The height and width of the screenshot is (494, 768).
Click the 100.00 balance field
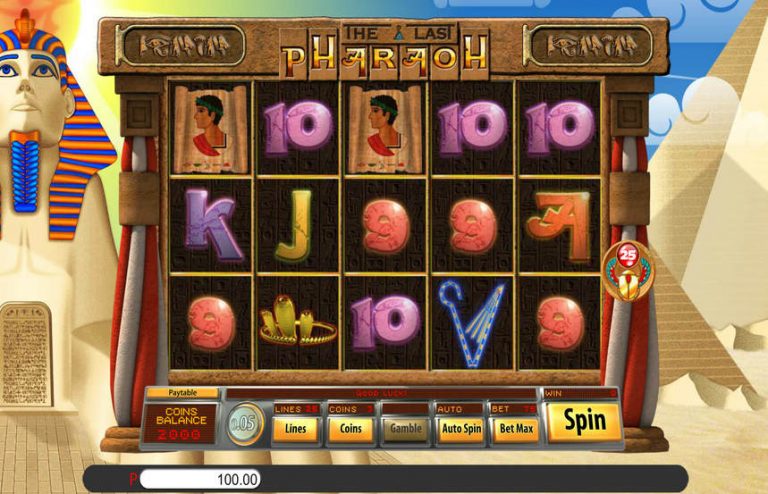(200, 479)
